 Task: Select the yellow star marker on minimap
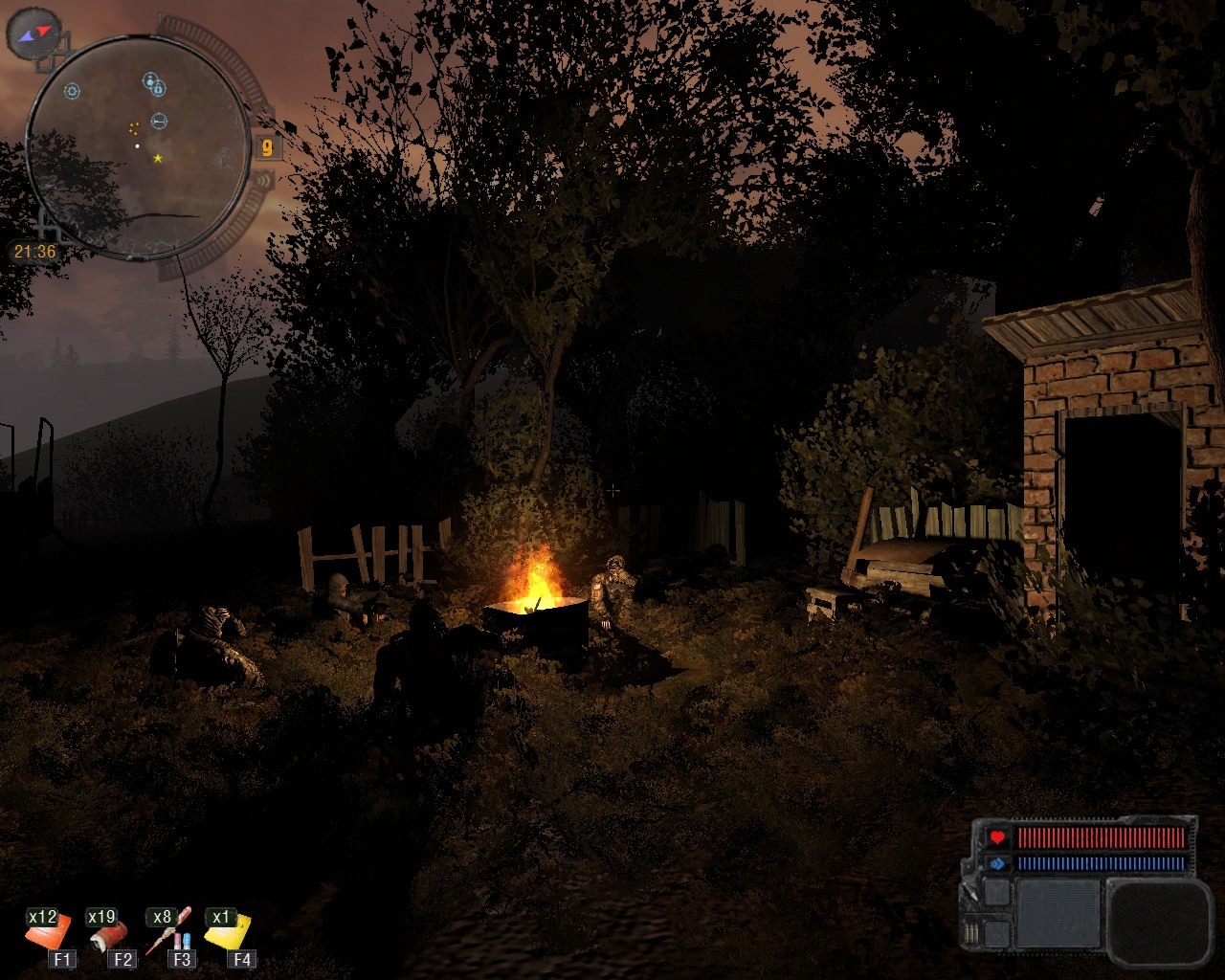tap(158, 158)
